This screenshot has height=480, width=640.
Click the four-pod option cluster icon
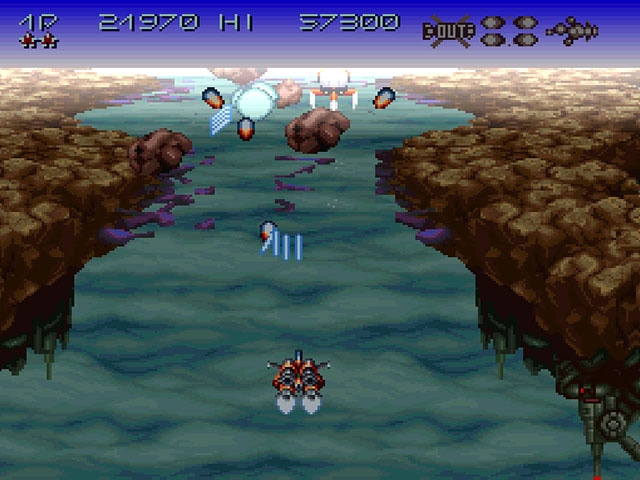pyautogui.click(x=509, y=30)
